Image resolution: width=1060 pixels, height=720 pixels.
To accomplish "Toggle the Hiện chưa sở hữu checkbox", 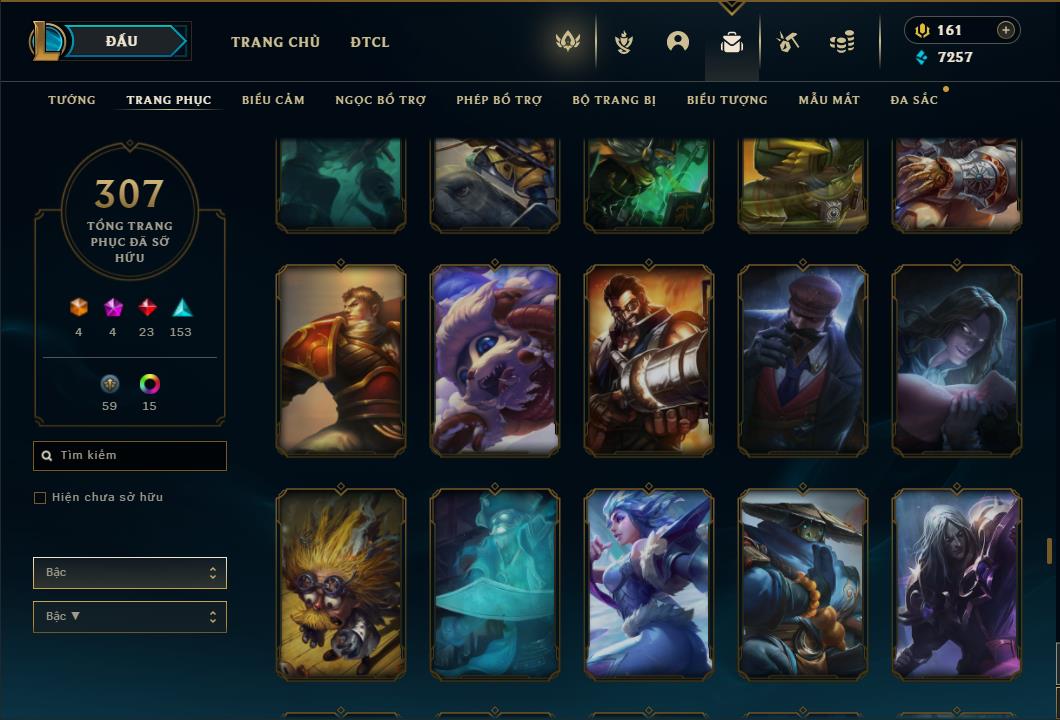I will click(40, 498).
